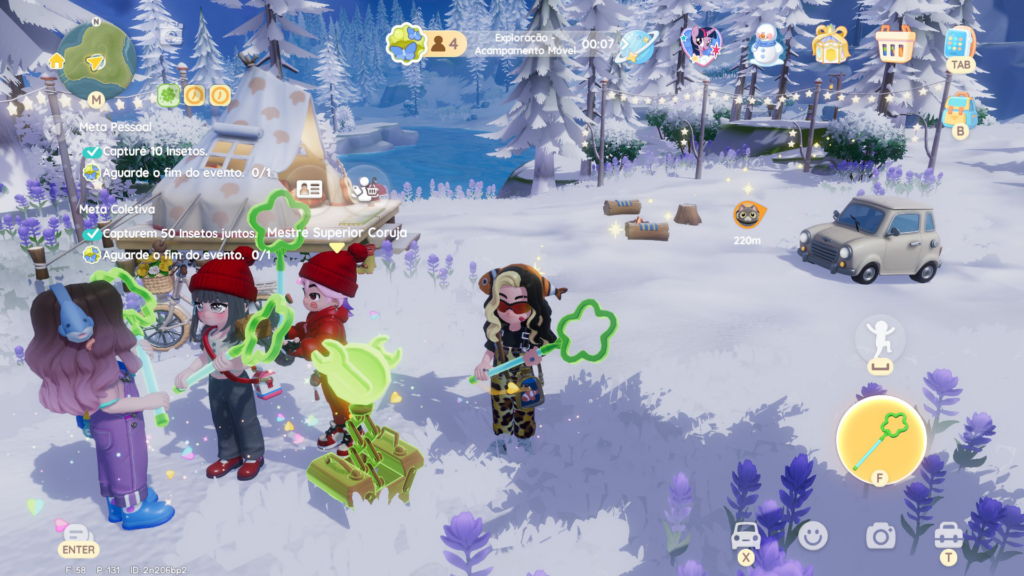Open the camera photo mode
Screen dimensions: 1024x576
point(880,536)
